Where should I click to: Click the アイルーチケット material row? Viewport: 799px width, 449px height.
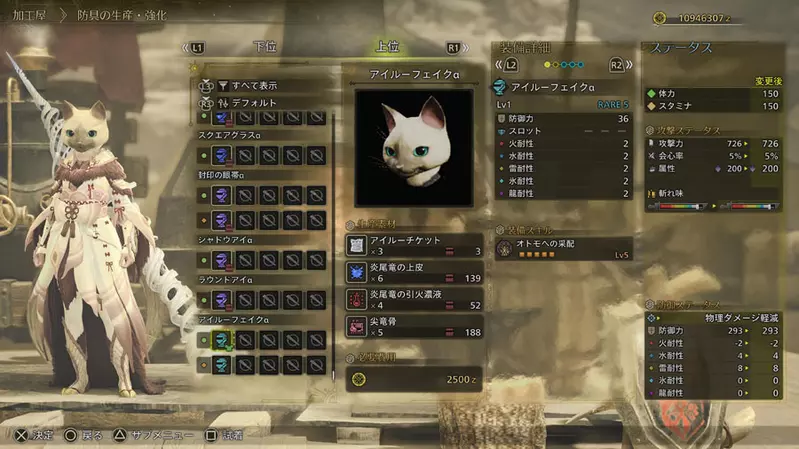[x=414, y=245]
